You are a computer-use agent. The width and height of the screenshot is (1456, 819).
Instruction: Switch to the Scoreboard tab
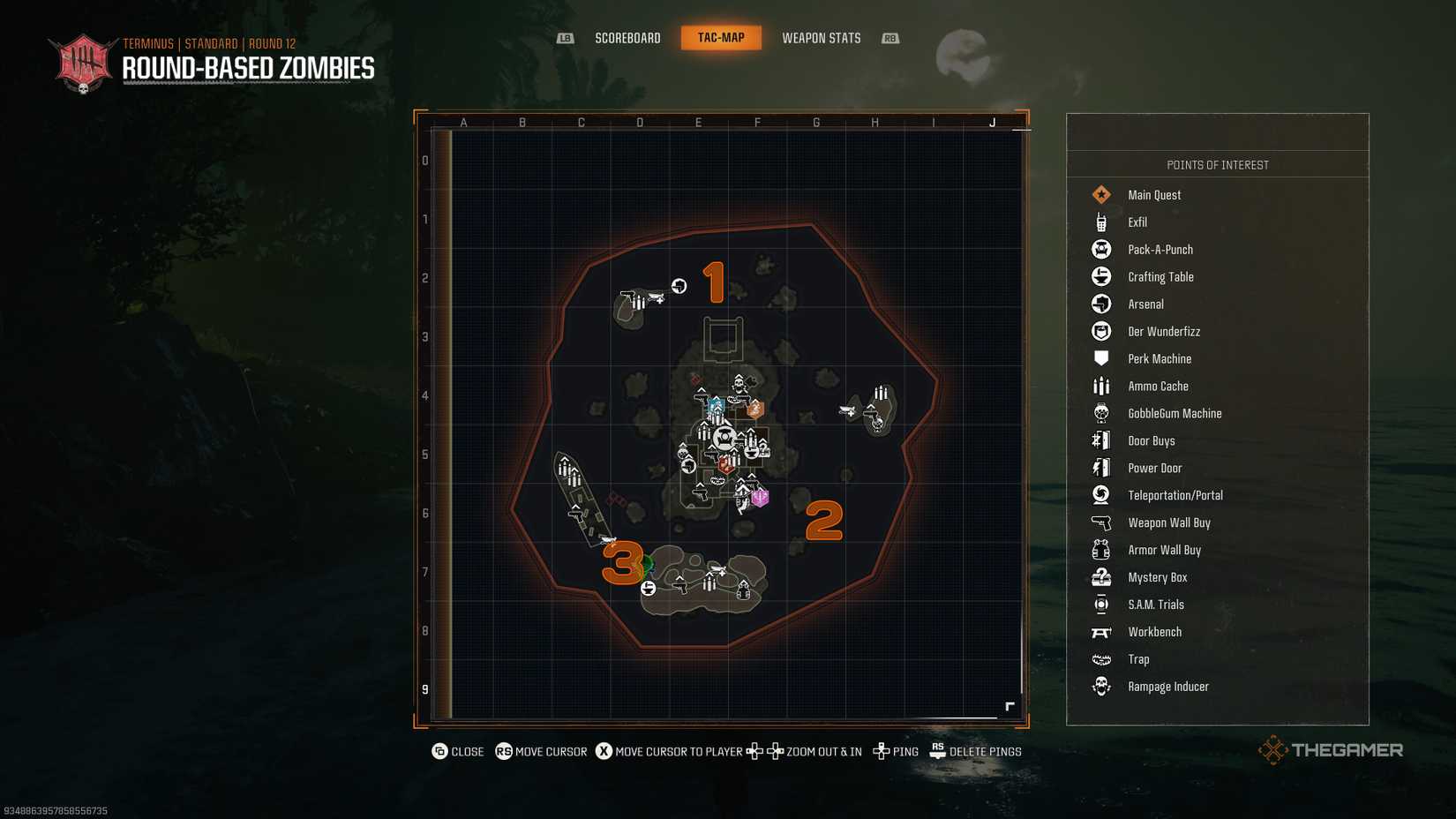coord(627,38)
